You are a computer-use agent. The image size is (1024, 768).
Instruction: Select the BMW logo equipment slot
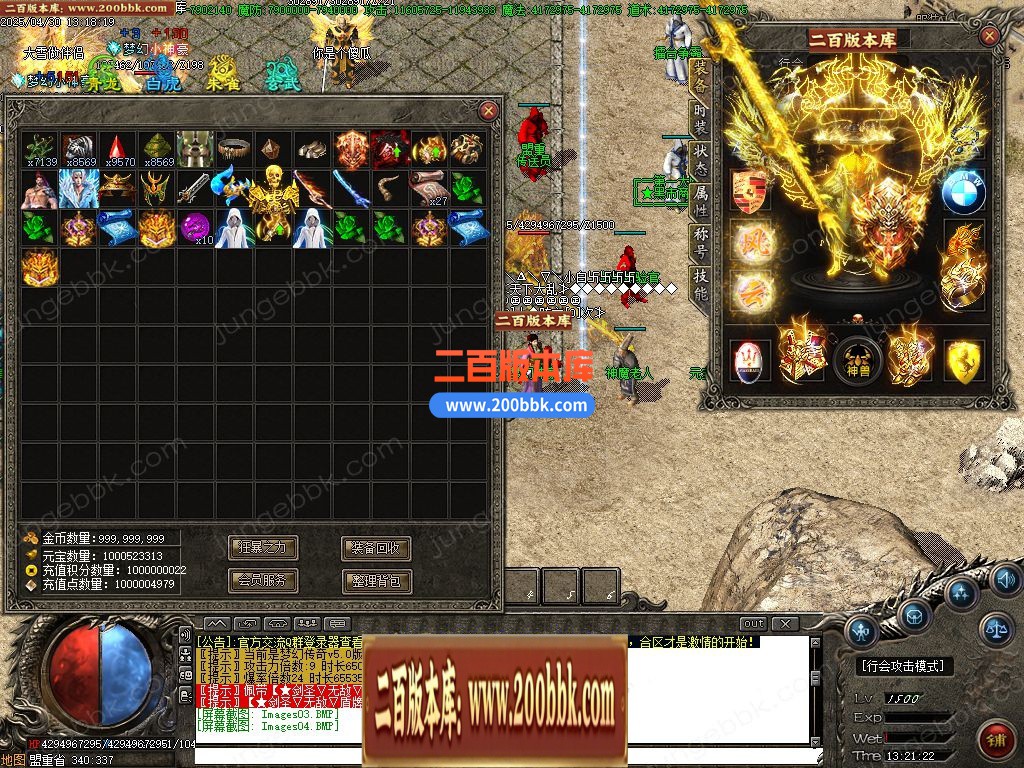(x=963, y=190)
